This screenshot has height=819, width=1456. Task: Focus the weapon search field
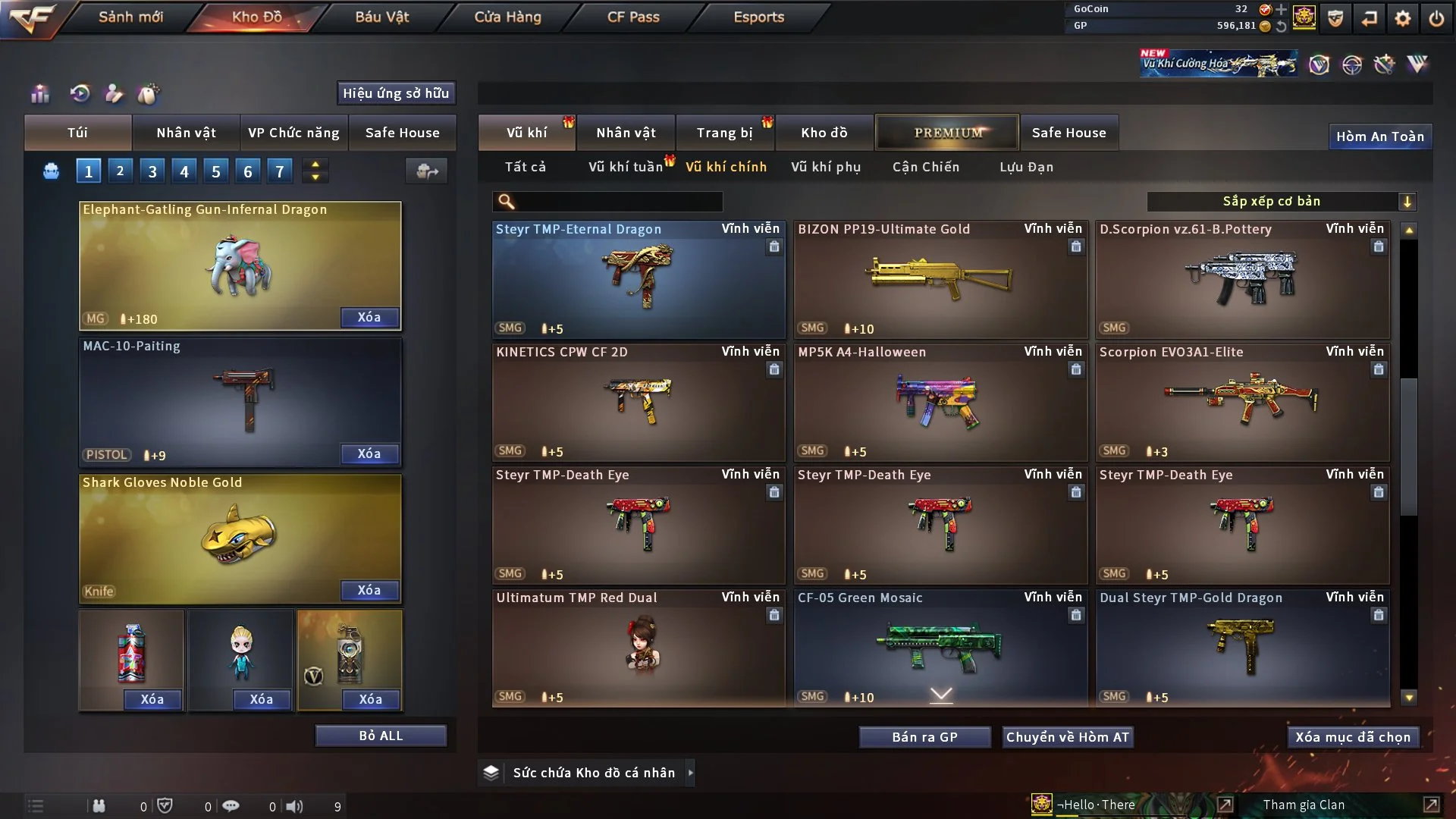pos(618,201)
